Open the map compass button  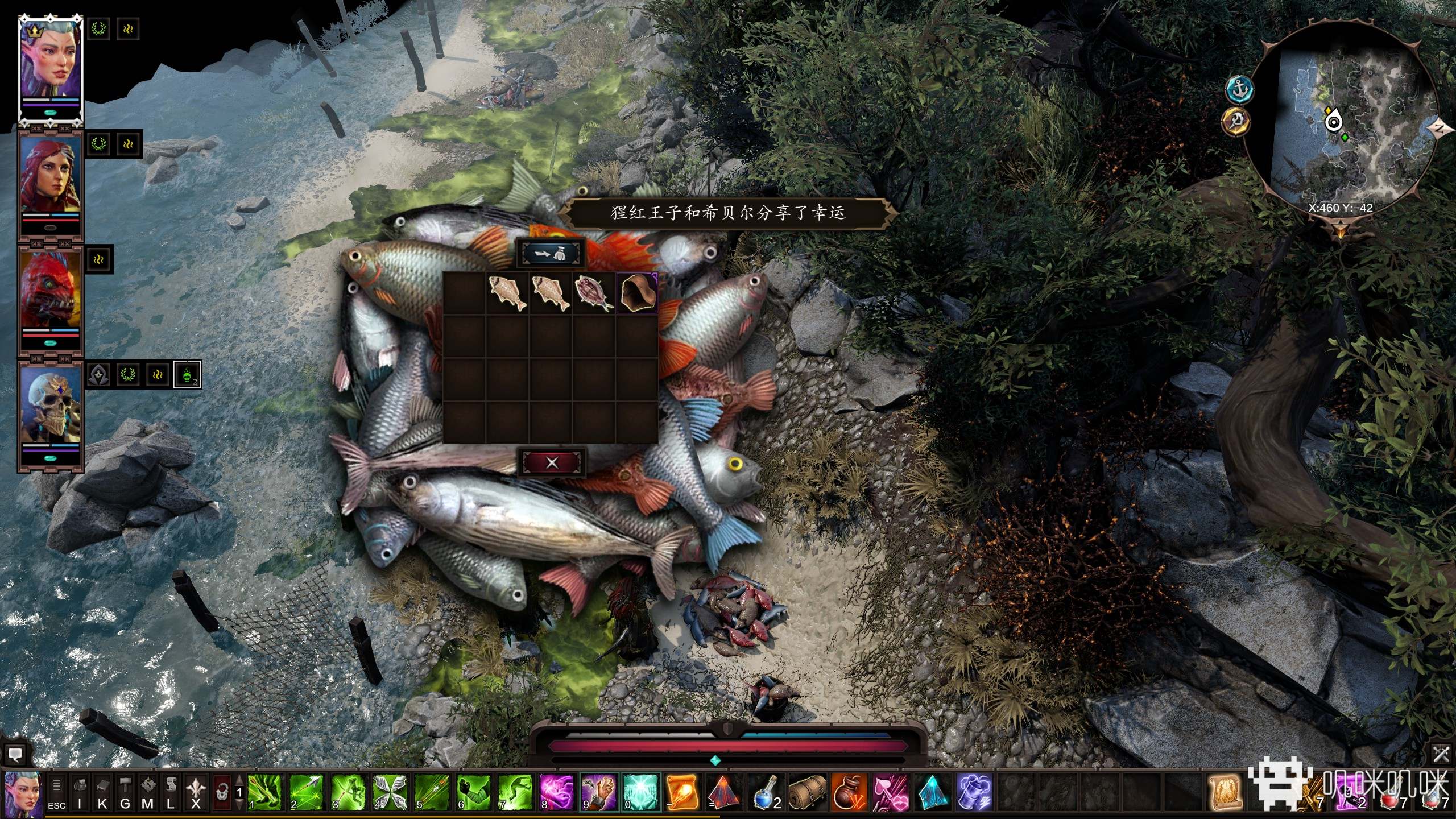tap(148, 792)
